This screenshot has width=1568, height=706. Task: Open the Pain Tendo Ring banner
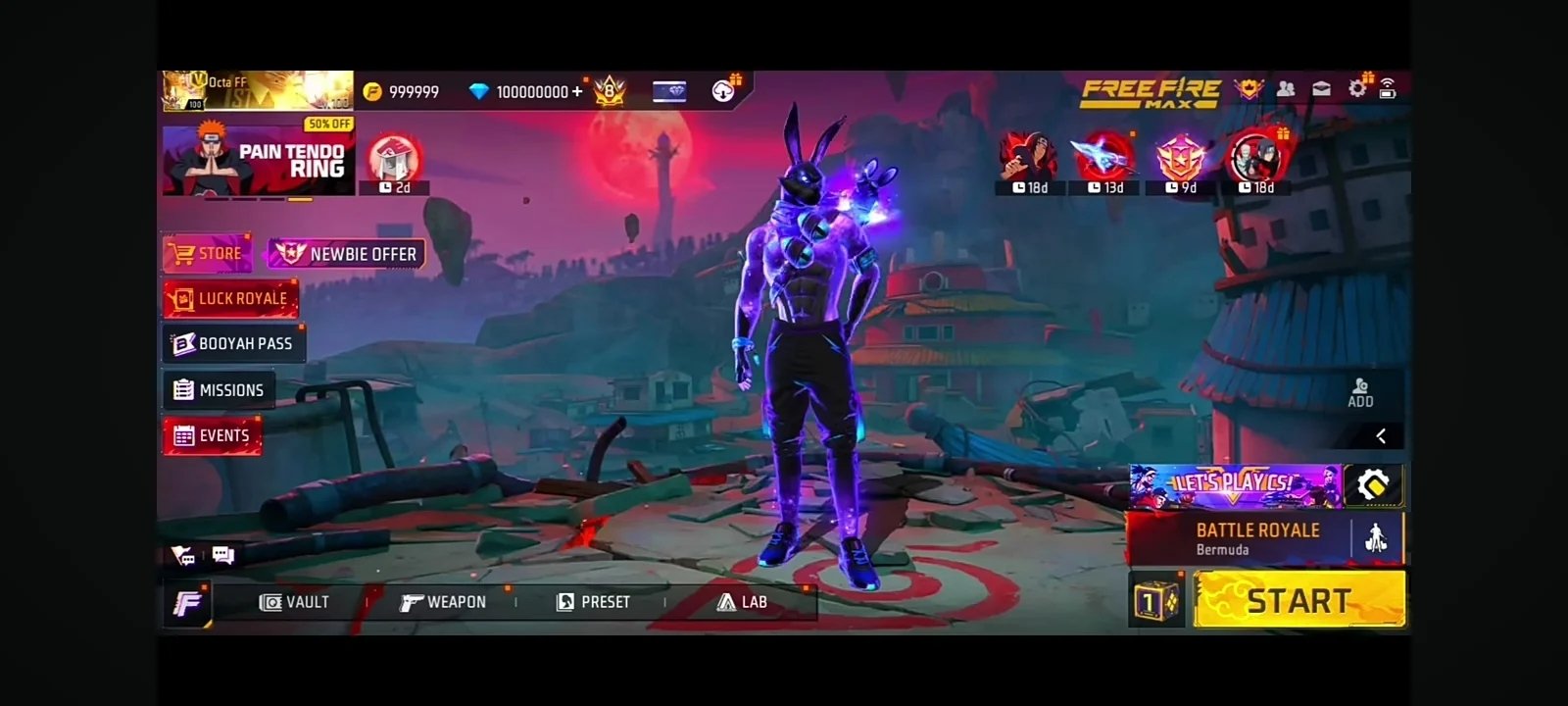[x=258, y=161]
